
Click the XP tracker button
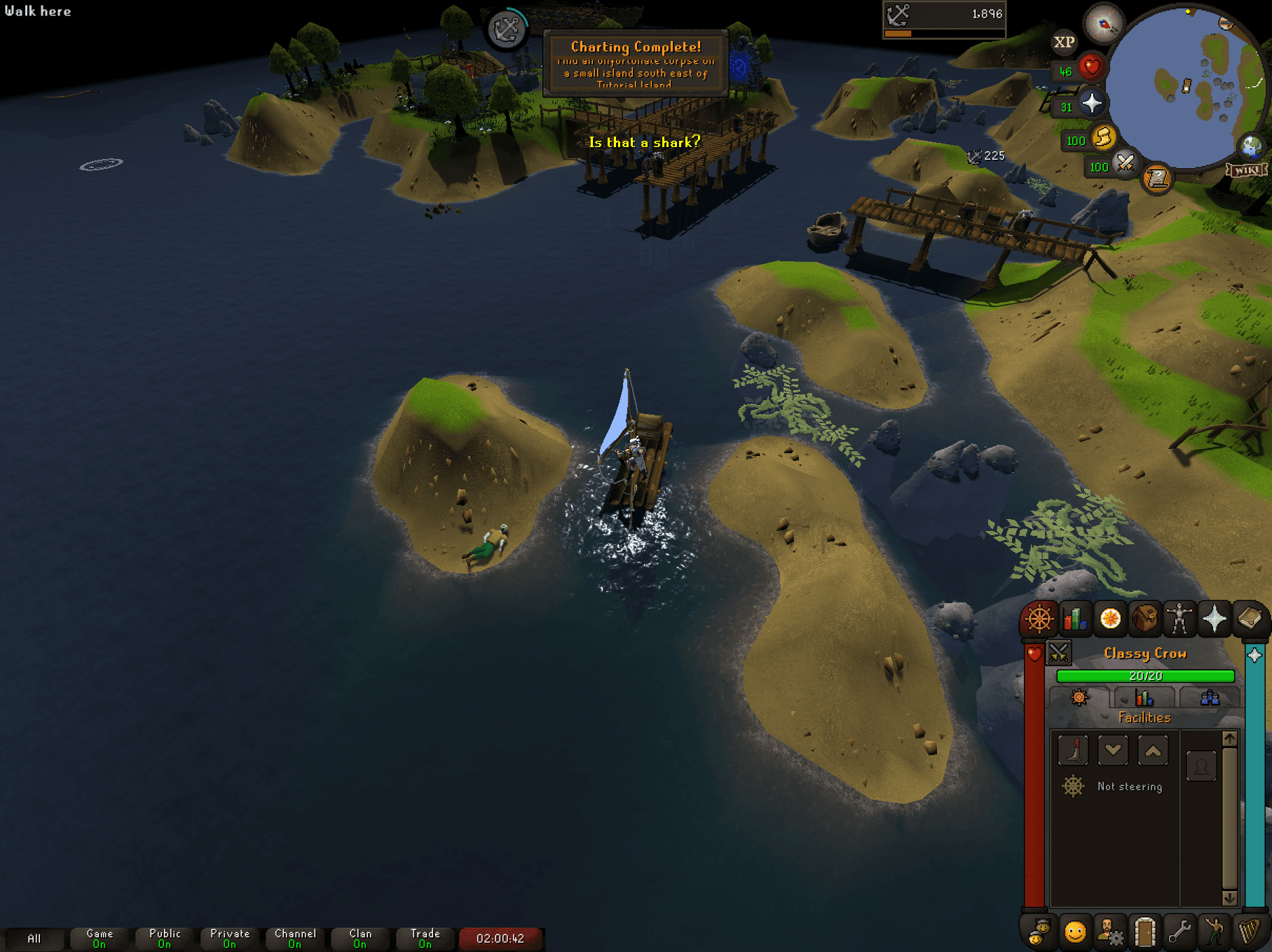(1063, 43)
